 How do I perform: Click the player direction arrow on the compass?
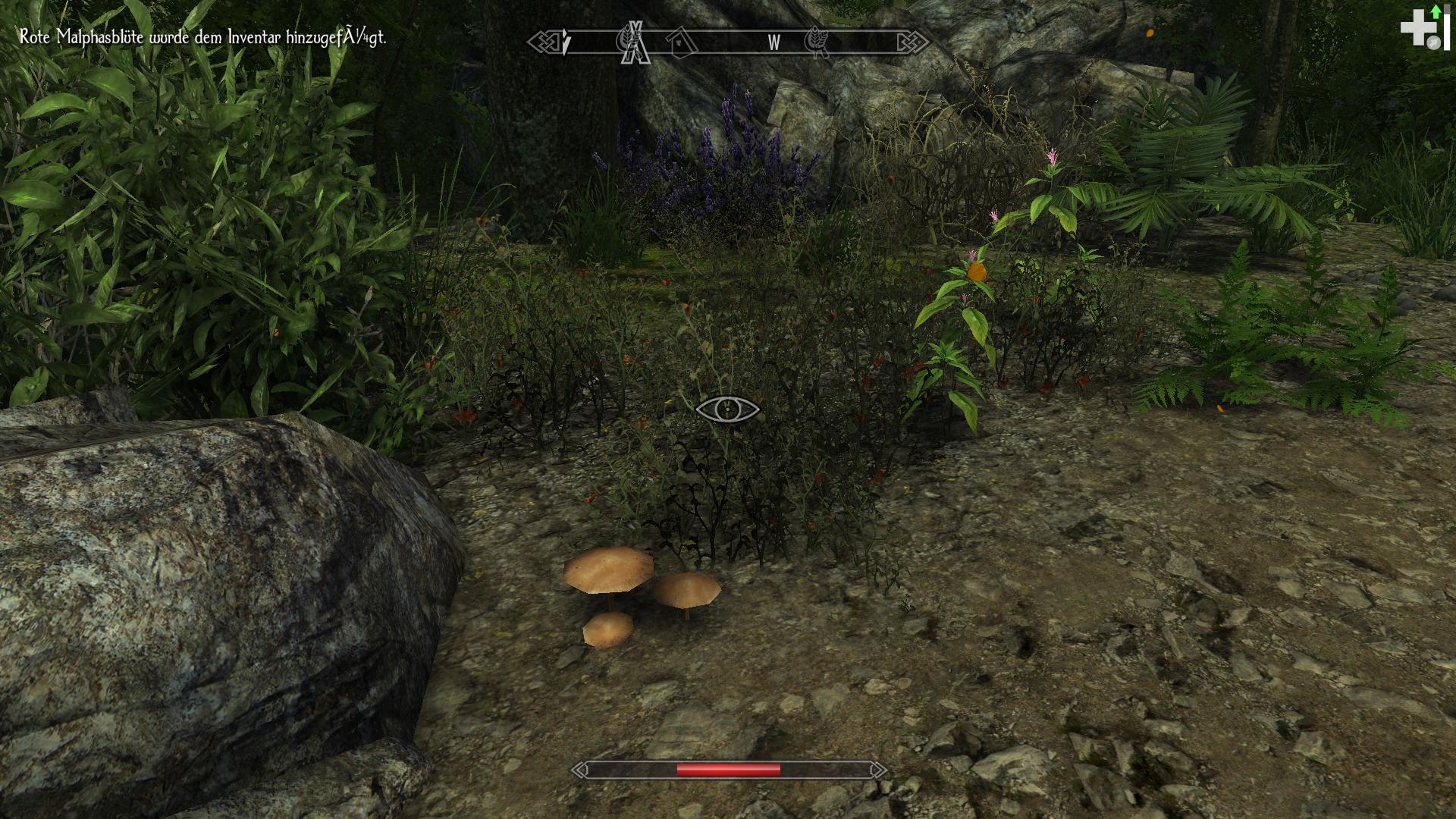coord(564,42)
